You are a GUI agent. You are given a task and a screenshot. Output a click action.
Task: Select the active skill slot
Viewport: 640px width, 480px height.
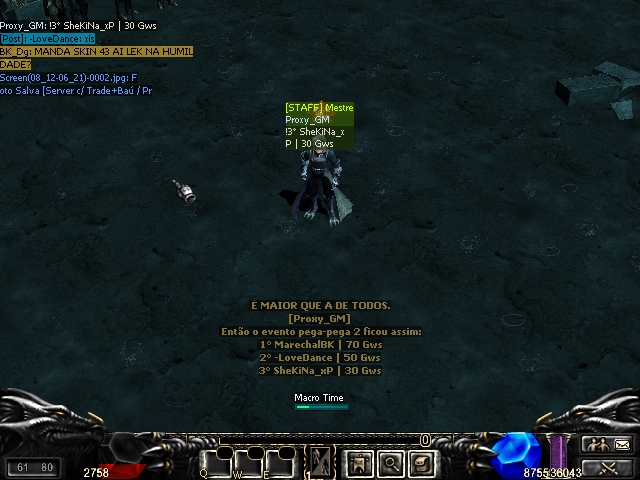pos(322,462)
